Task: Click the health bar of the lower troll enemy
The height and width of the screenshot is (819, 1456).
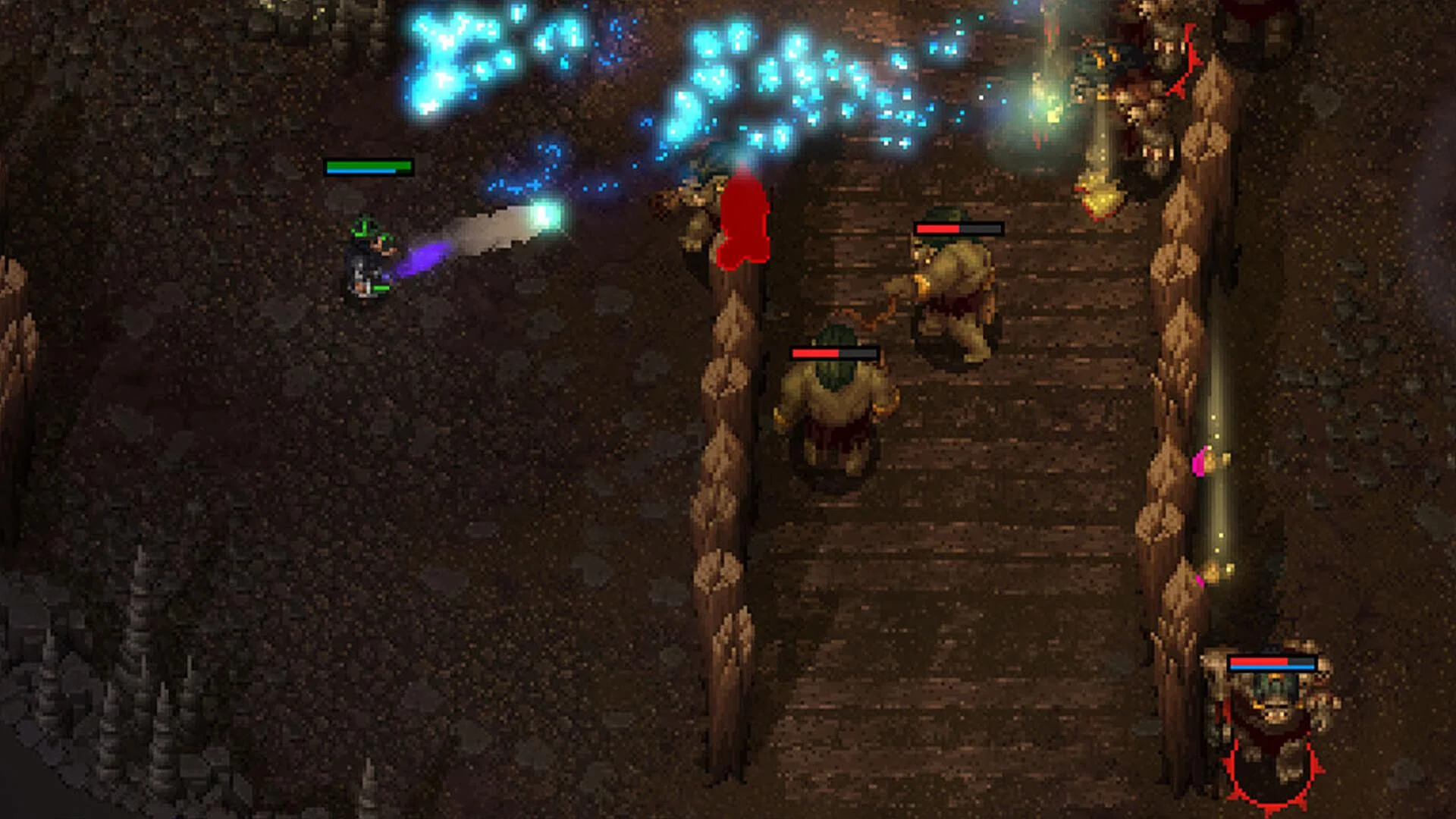Action: click(x=834, y=353)
